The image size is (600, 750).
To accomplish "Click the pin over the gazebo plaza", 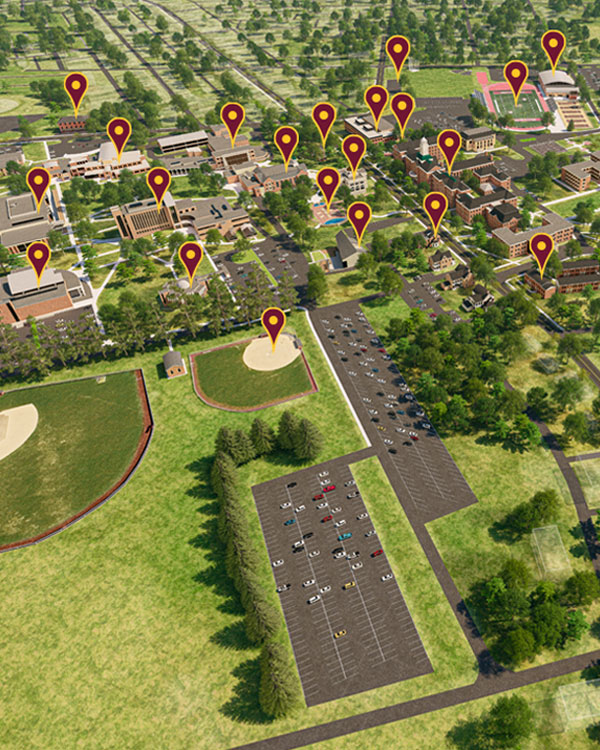I will point(190,258).
